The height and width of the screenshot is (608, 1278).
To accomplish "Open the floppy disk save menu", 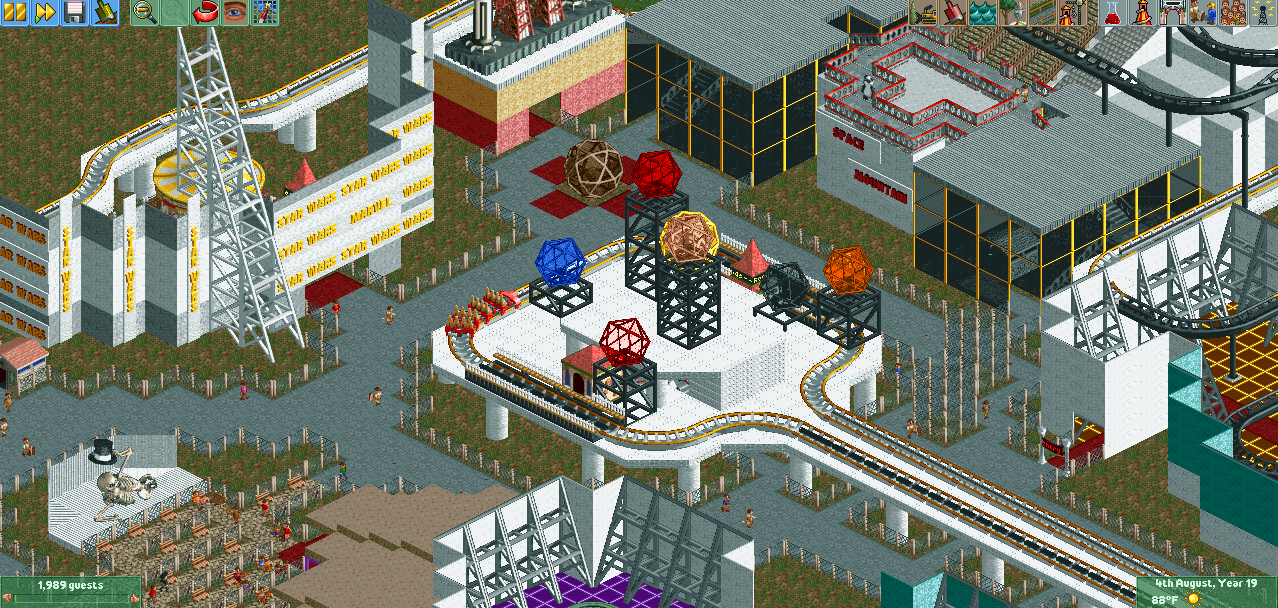I will coord(75,13).
